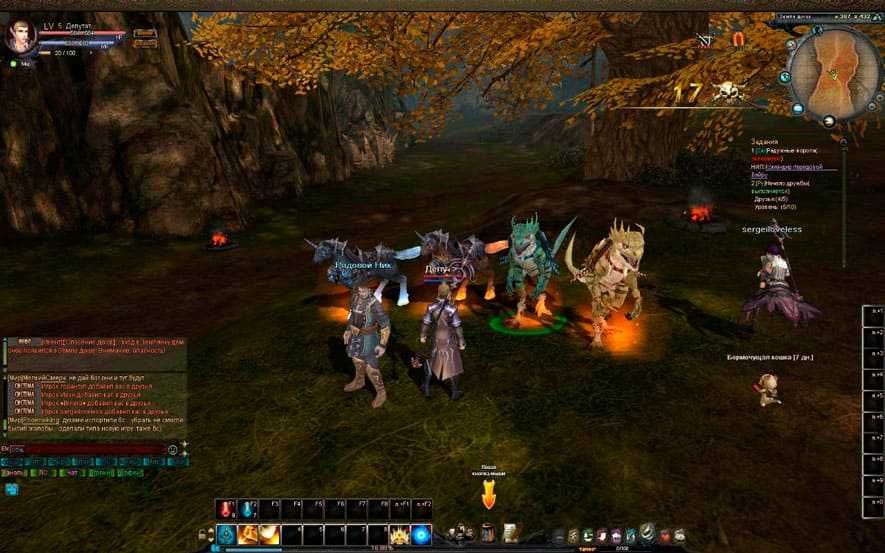Open the chat emoticon smiley menu
This screenshot has width=885, height=553.
click(173, 450)
